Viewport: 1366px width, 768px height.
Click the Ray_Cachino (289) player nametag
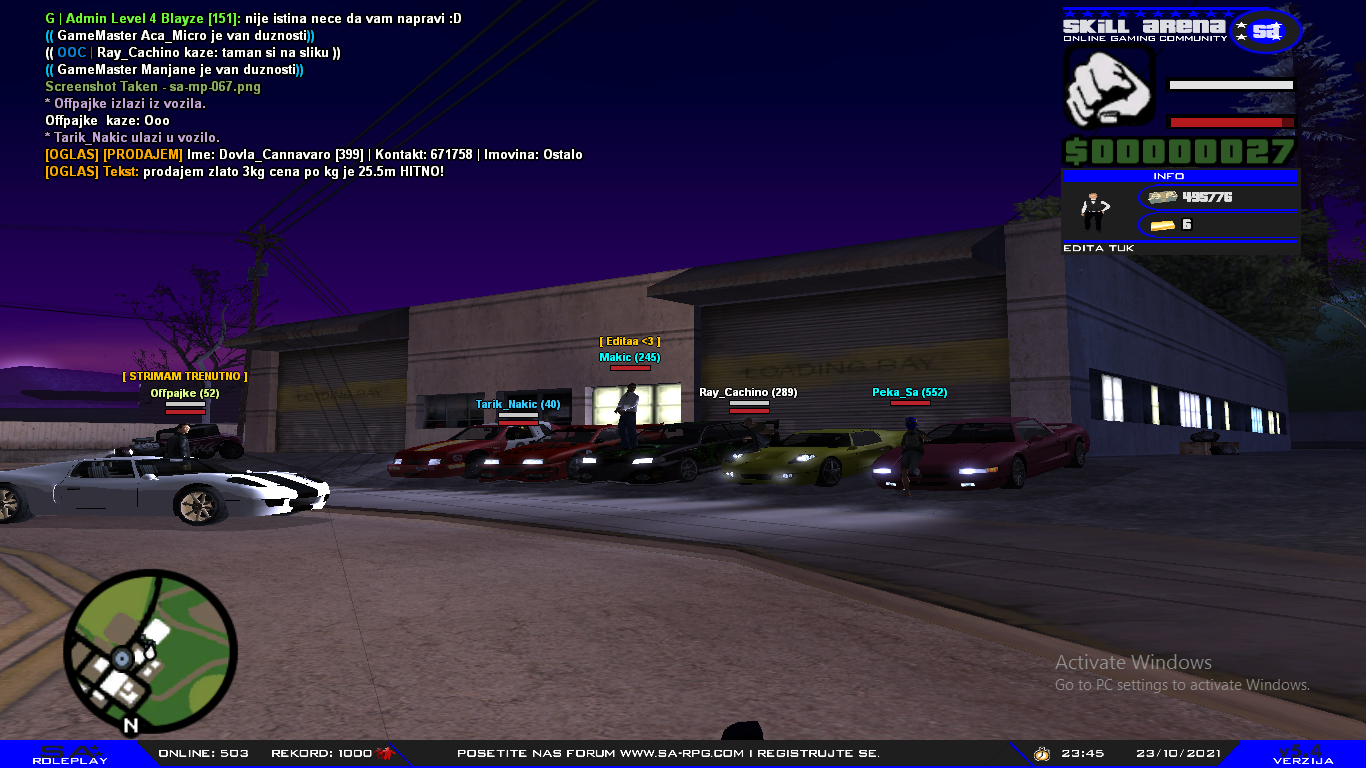point(748,392)
